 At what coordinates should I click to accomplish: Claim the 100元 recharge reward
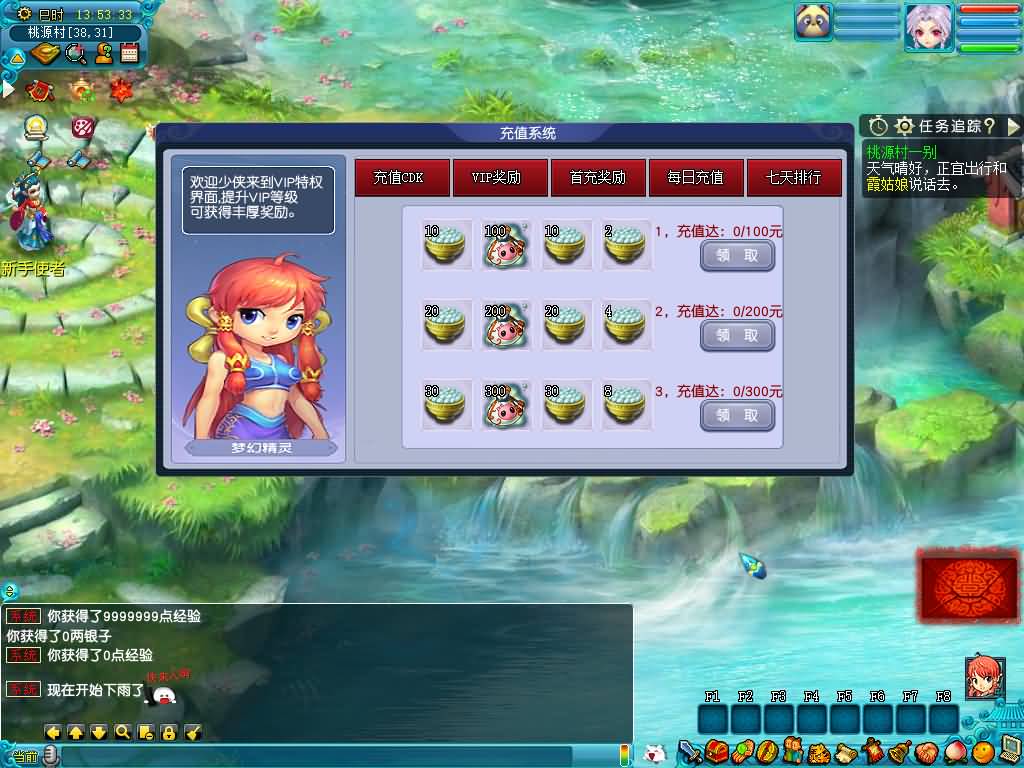737,256
